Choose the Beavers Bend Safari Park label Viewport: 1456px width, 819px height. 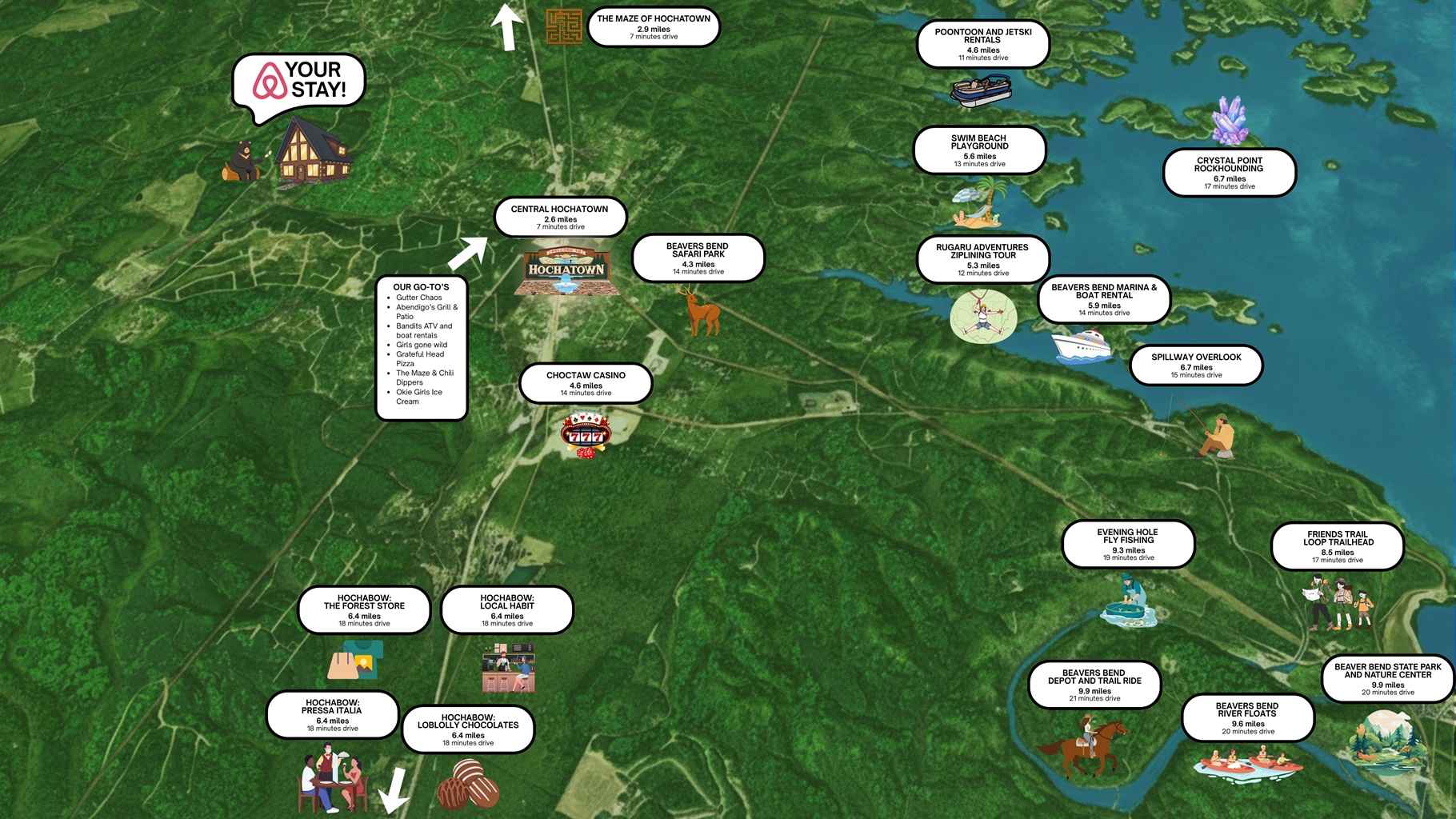coord(698,258)
